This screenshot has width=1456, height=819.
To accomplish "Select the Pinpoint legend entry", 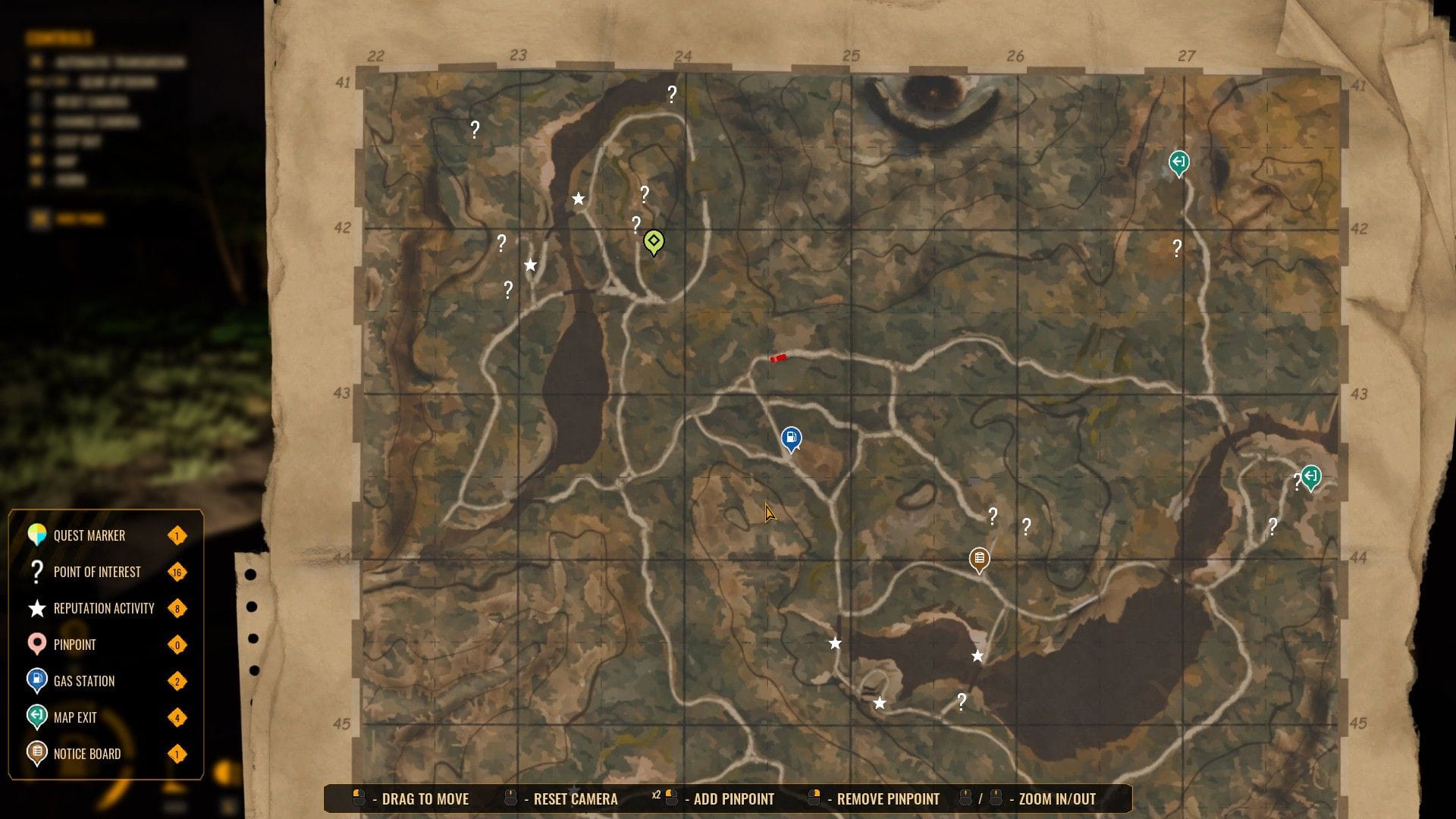I will (x=75, y=645).
